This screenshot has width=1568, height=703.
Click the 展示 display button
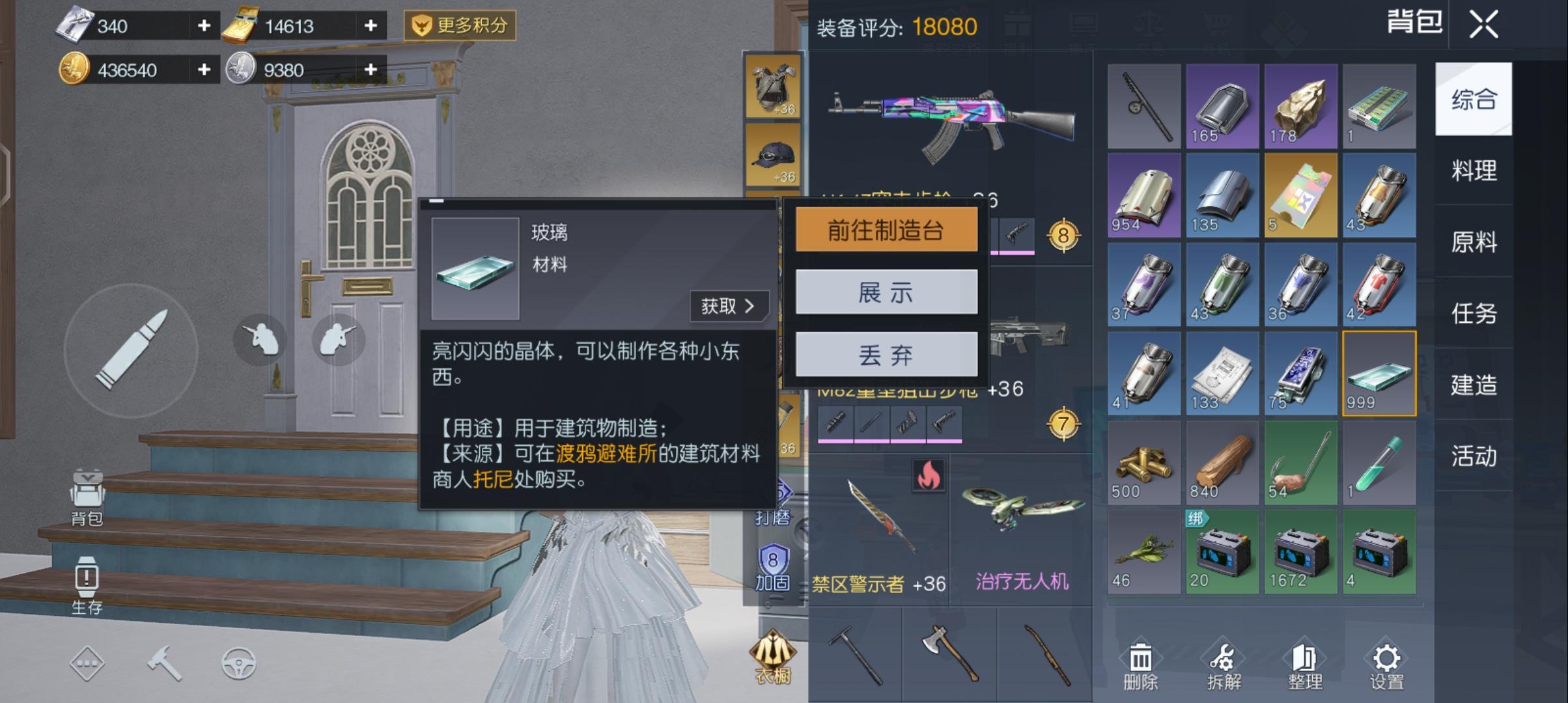(887, 292)
